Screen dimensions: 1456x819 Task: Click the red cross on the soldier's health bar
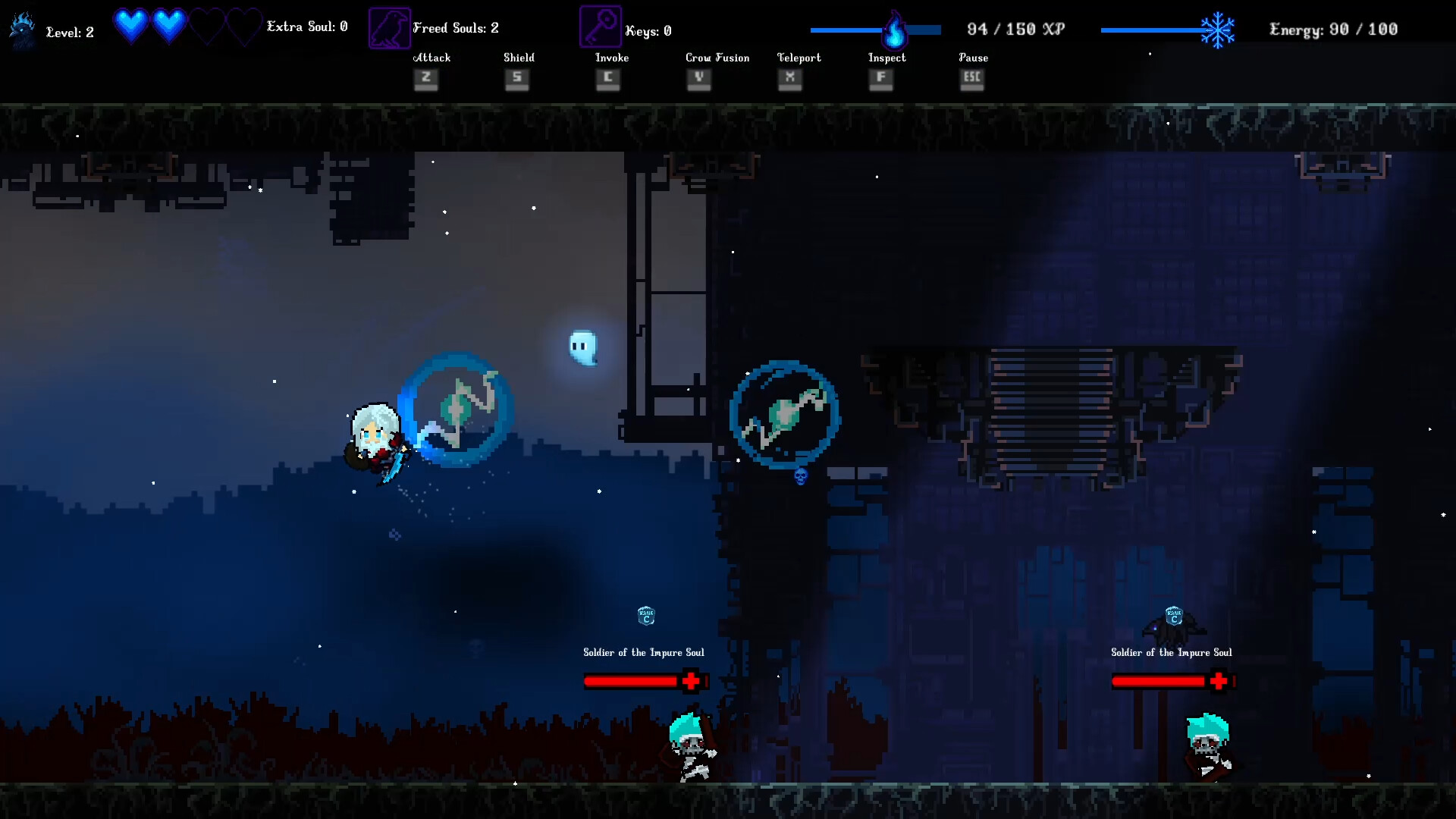(690, 680)
